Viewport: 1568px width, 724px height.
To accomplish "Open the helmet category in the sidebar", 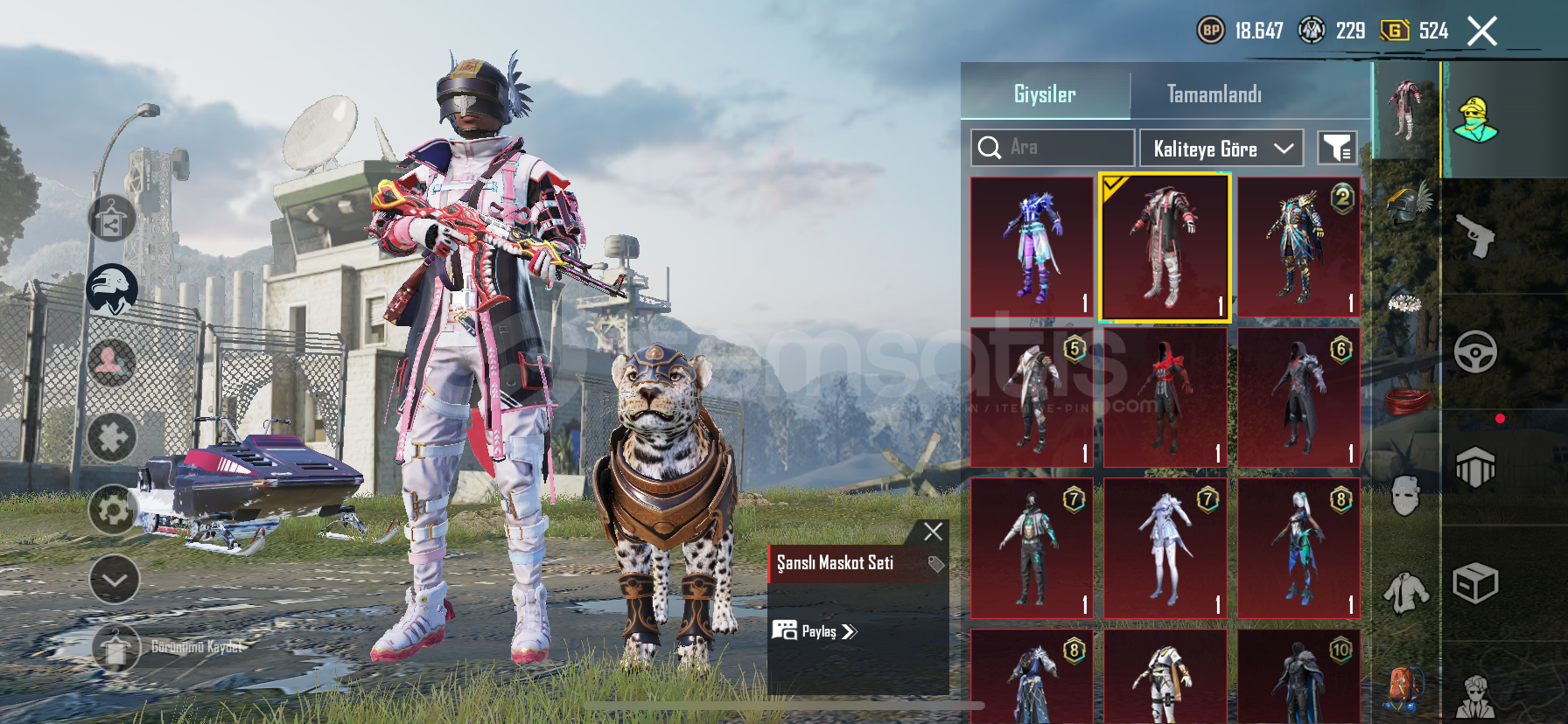I will 1406,203.
